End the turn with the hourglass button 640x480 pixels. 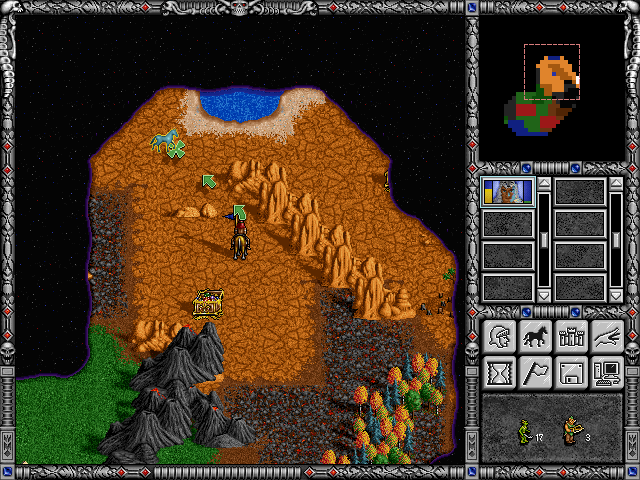(x=498, y=373)
